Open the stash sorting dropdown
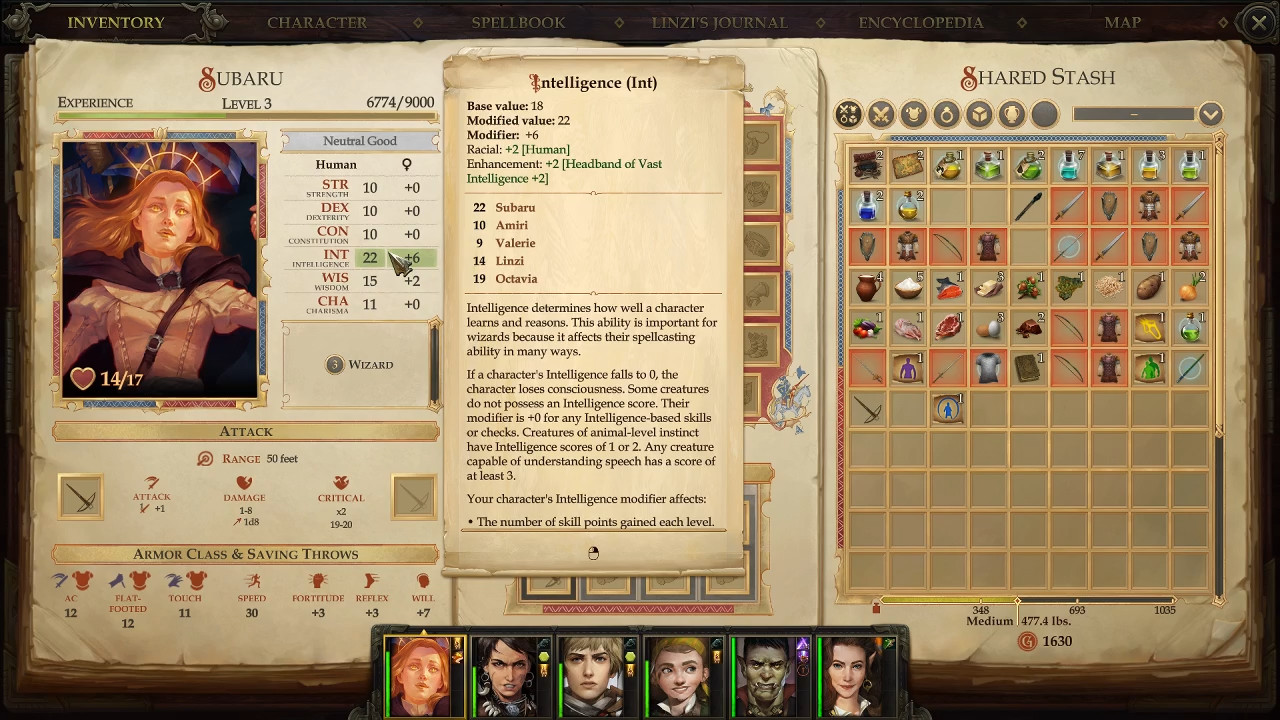The width and height of the screenshot is (1280, 720). [1210, 114]
